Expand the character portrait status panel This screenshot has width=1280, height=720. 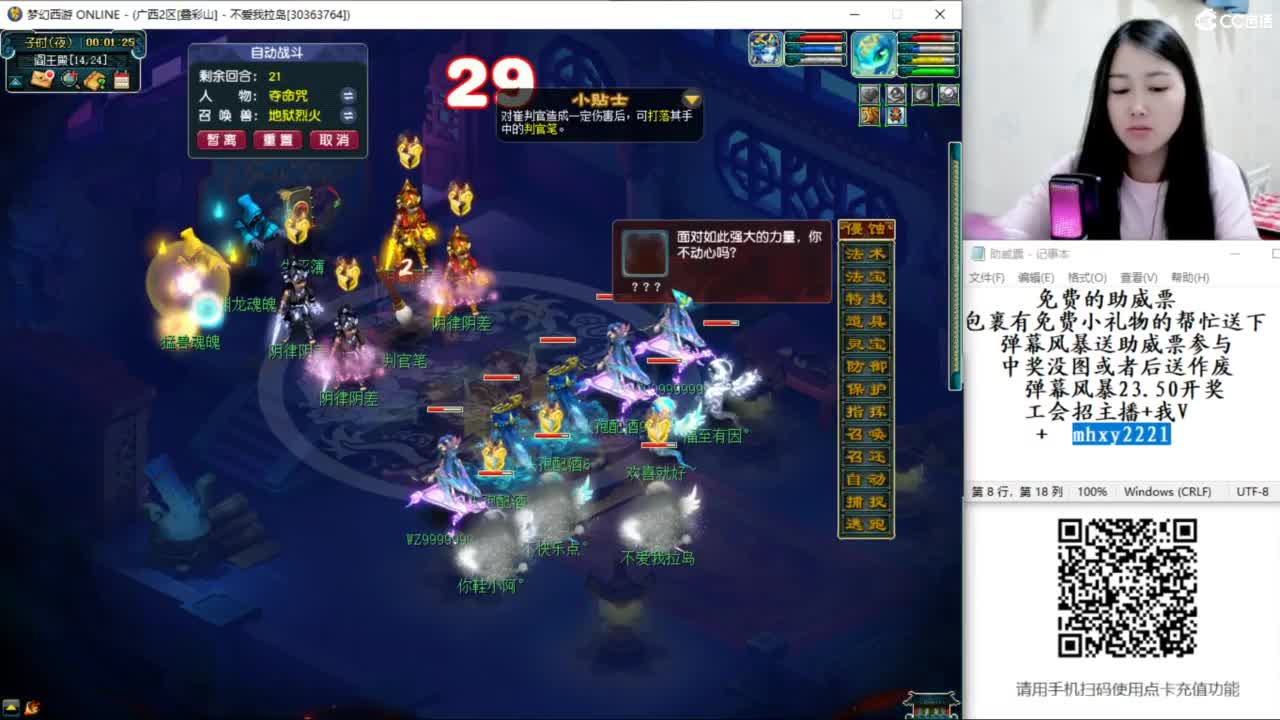pos(767,46)
